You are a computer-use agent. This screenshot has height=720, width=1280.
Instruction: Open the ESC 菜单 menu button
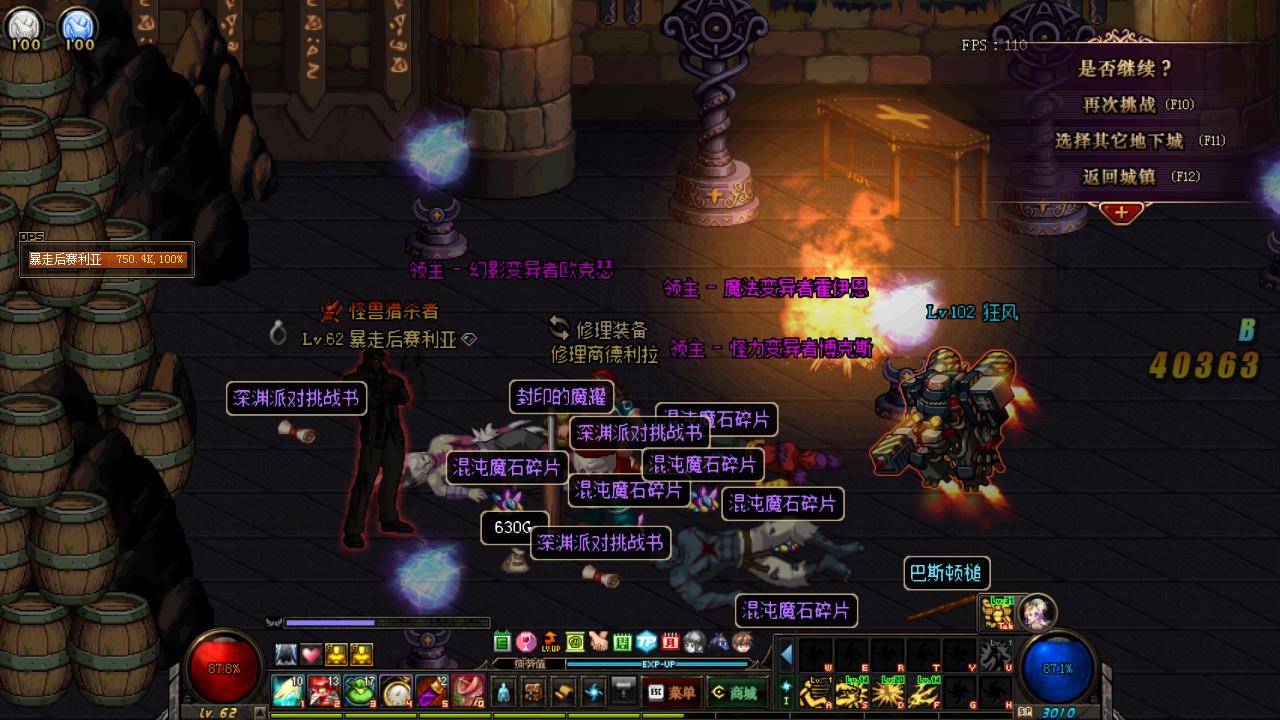coord(671,692)
